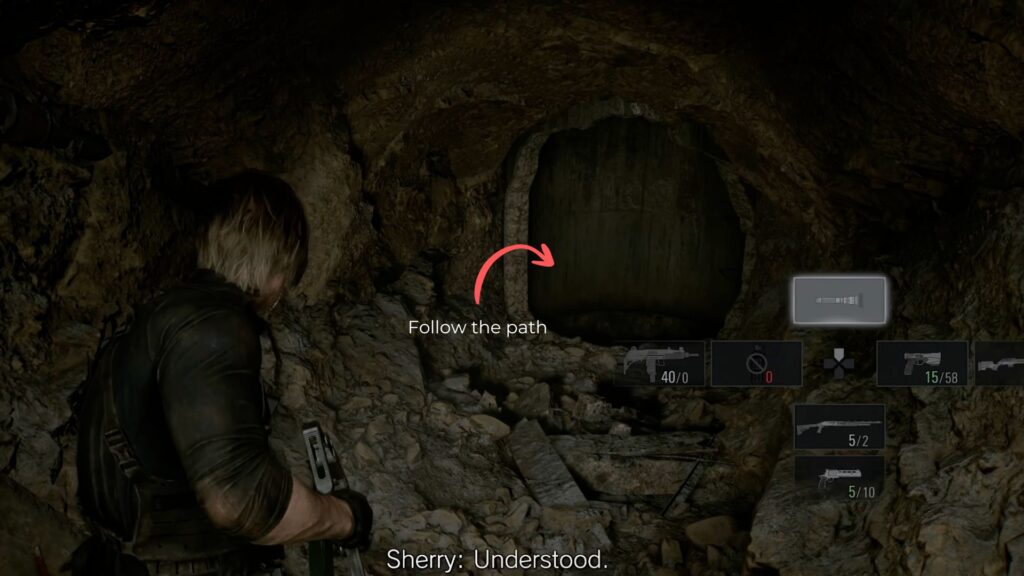Select the magnum revolver with 5/10 ammo
Screen dimensions: 1024x576
pyautogui.click(x=839, y=477)
